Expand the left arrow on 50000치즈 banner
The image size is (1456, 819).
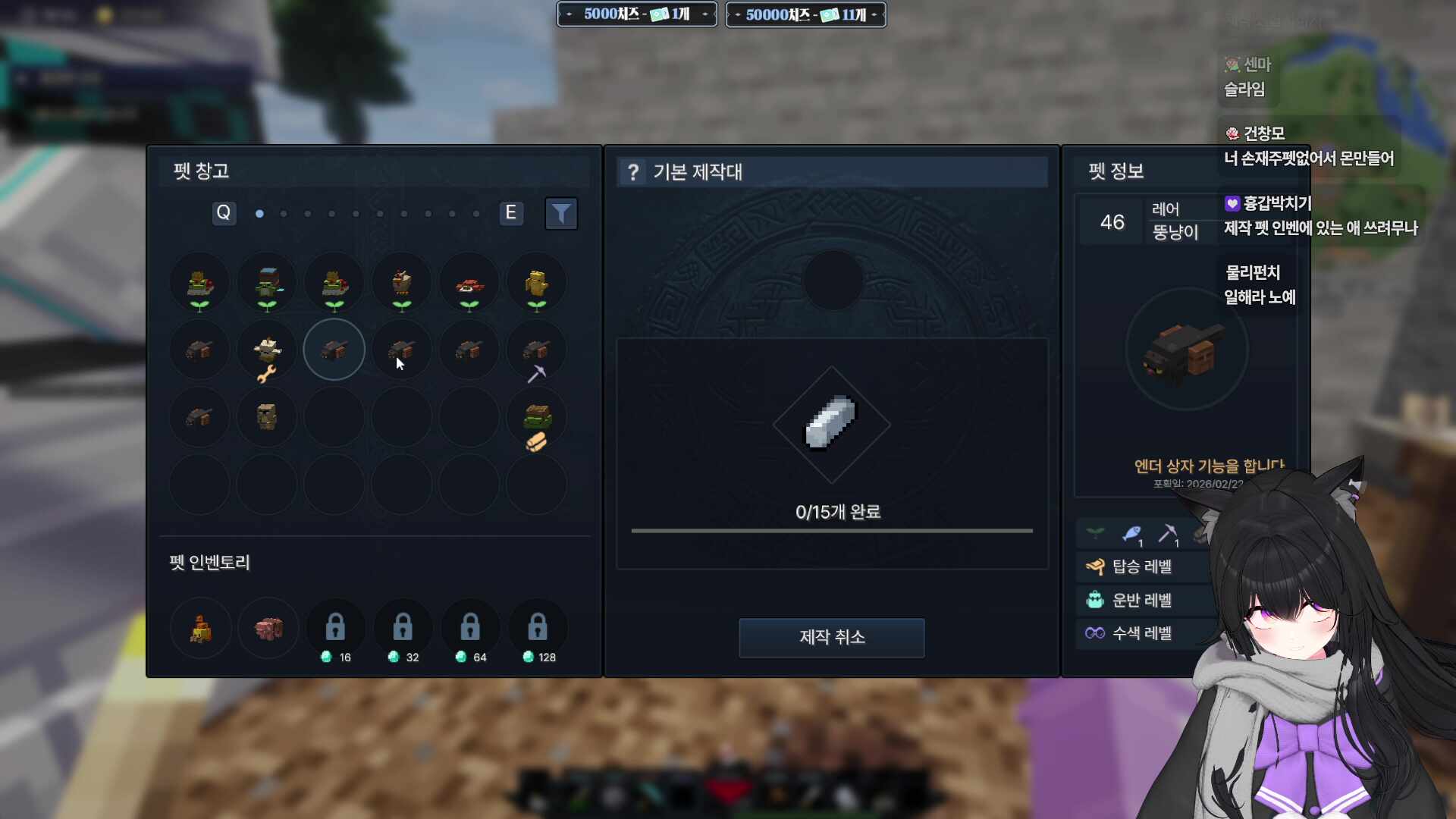[x=737, y=14]
